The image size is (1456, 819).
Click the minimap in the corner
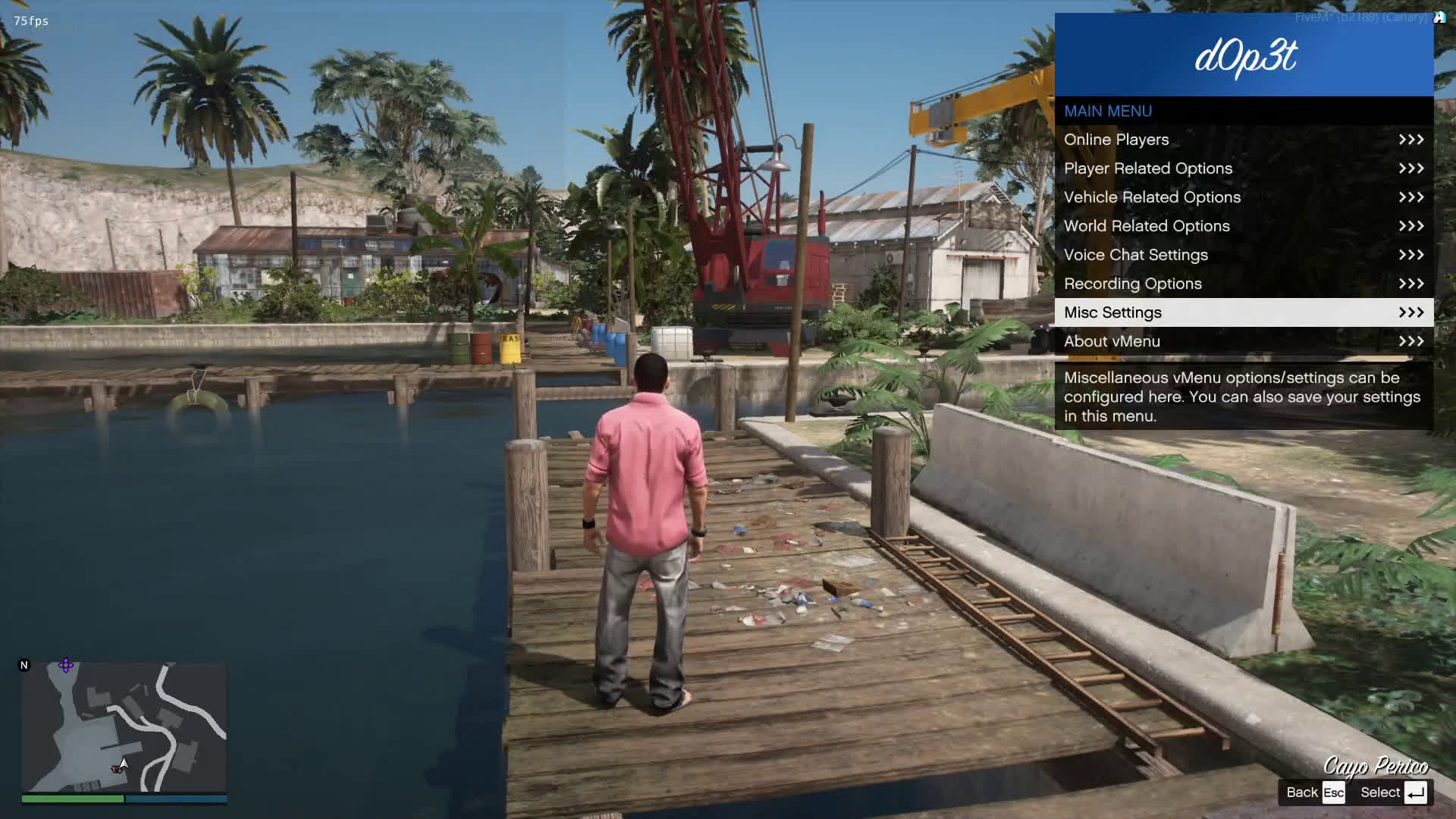124,727
